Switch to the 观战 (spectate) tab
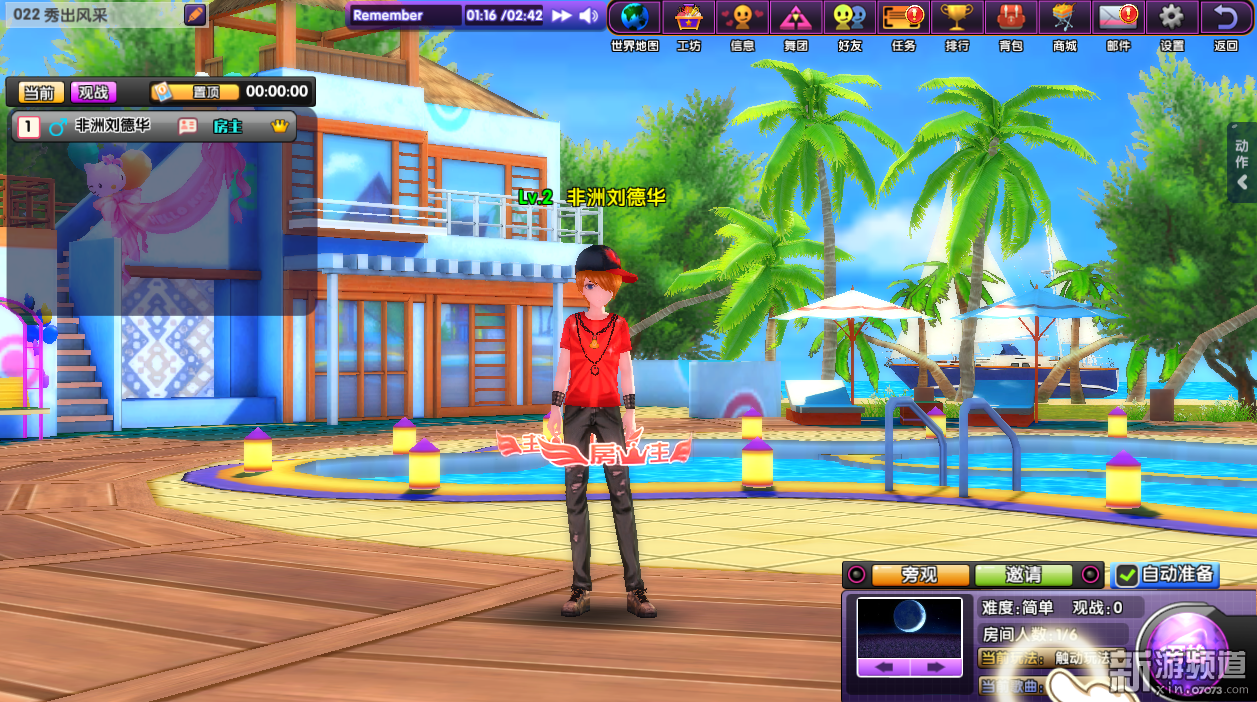1257x702 pixels. coord(93,92)
